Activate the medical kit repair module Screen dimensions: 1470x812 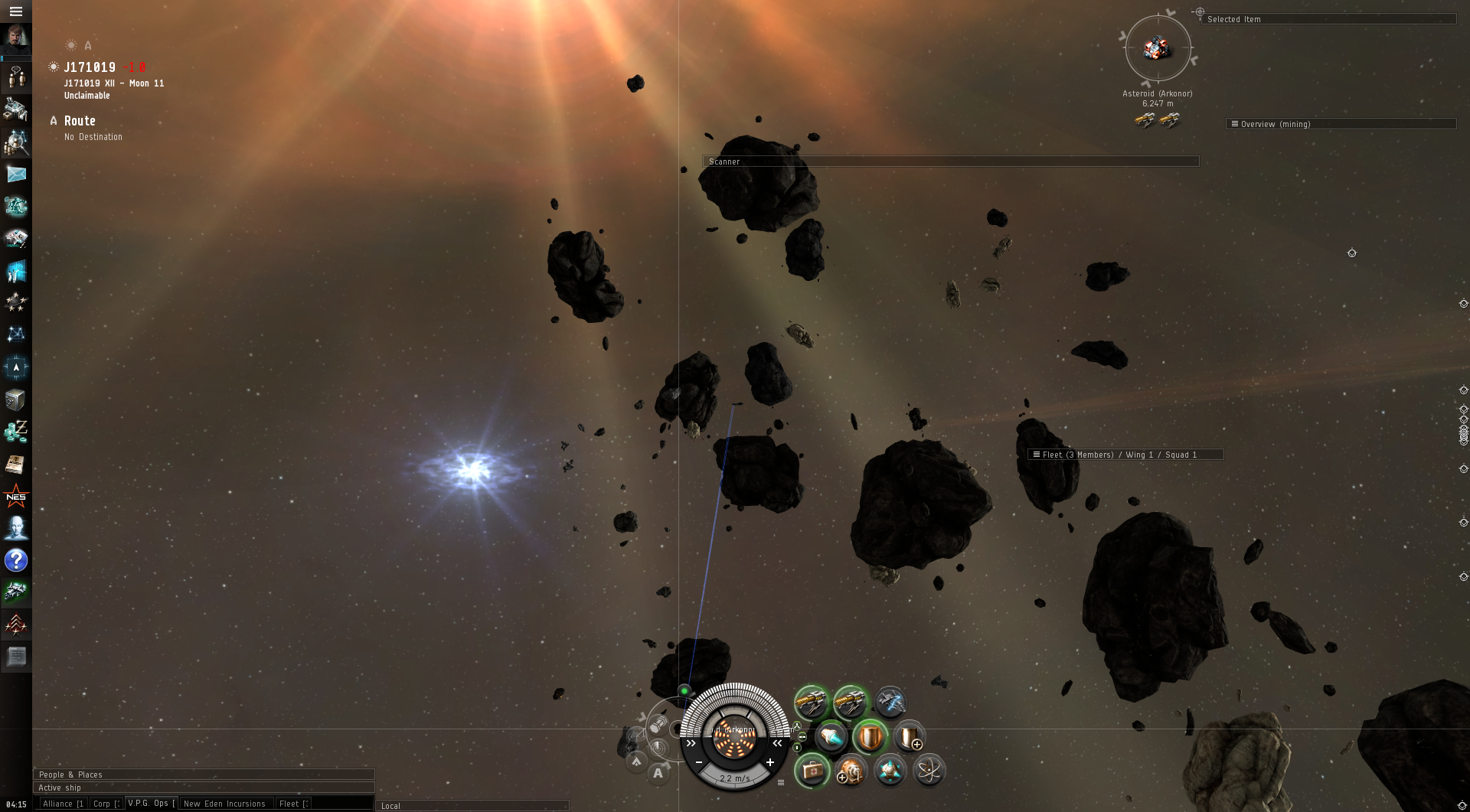[812, 770]
